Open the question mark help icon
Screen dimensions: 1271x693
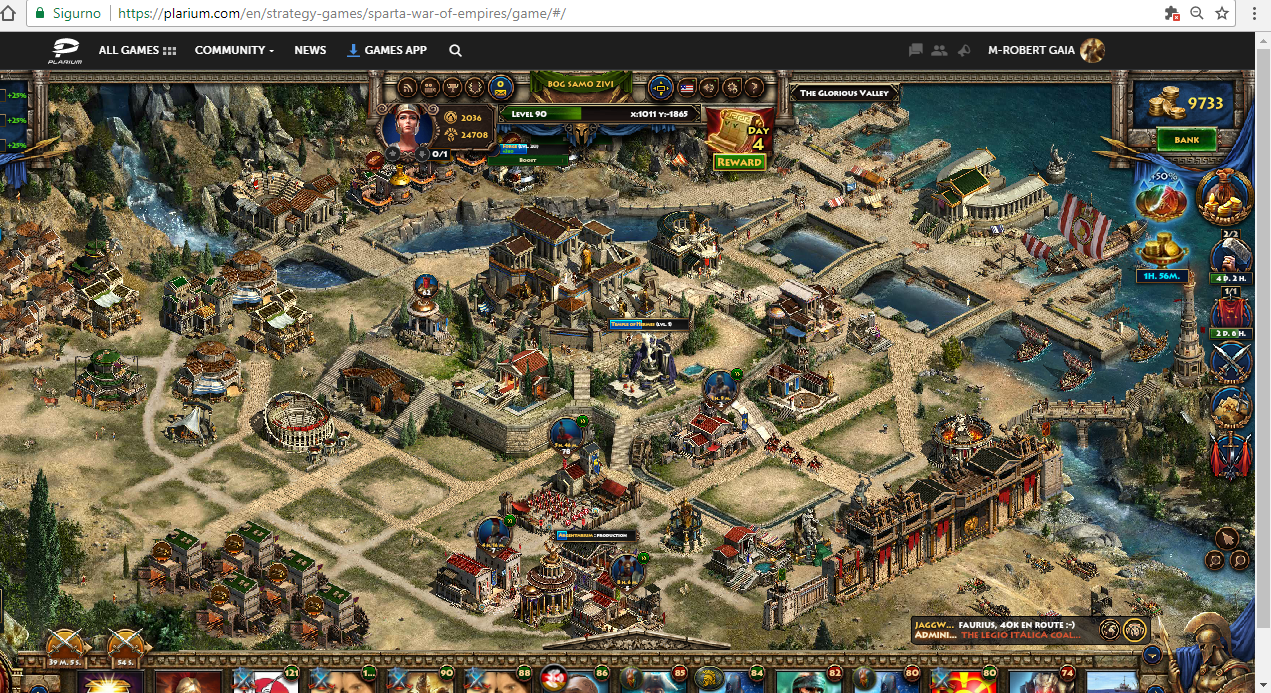coord(755,87)
